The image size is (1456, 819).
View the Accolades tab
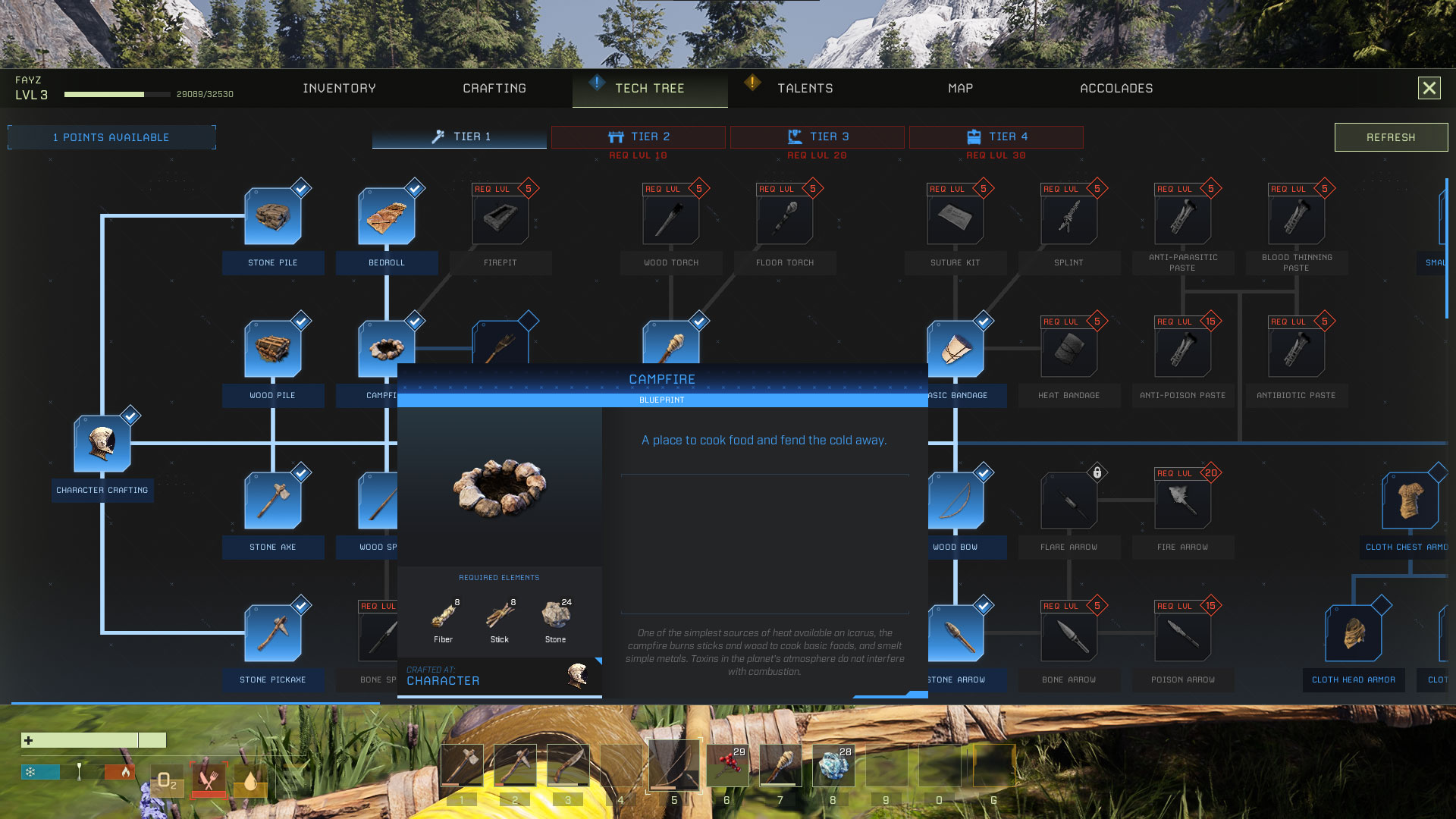coord(1116,89)
